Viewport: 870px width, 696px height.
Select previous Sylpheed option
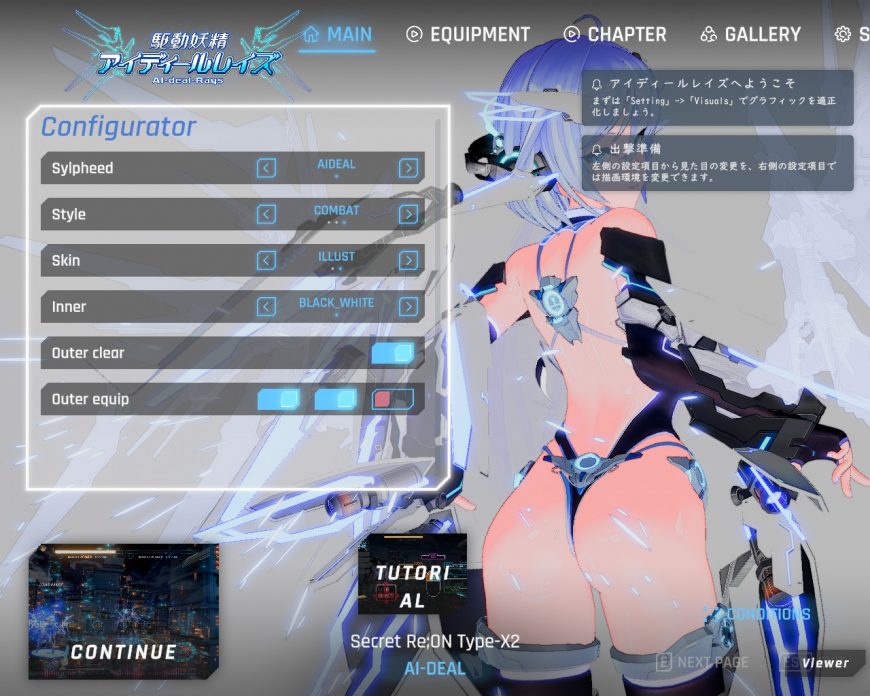coord(266,168)
